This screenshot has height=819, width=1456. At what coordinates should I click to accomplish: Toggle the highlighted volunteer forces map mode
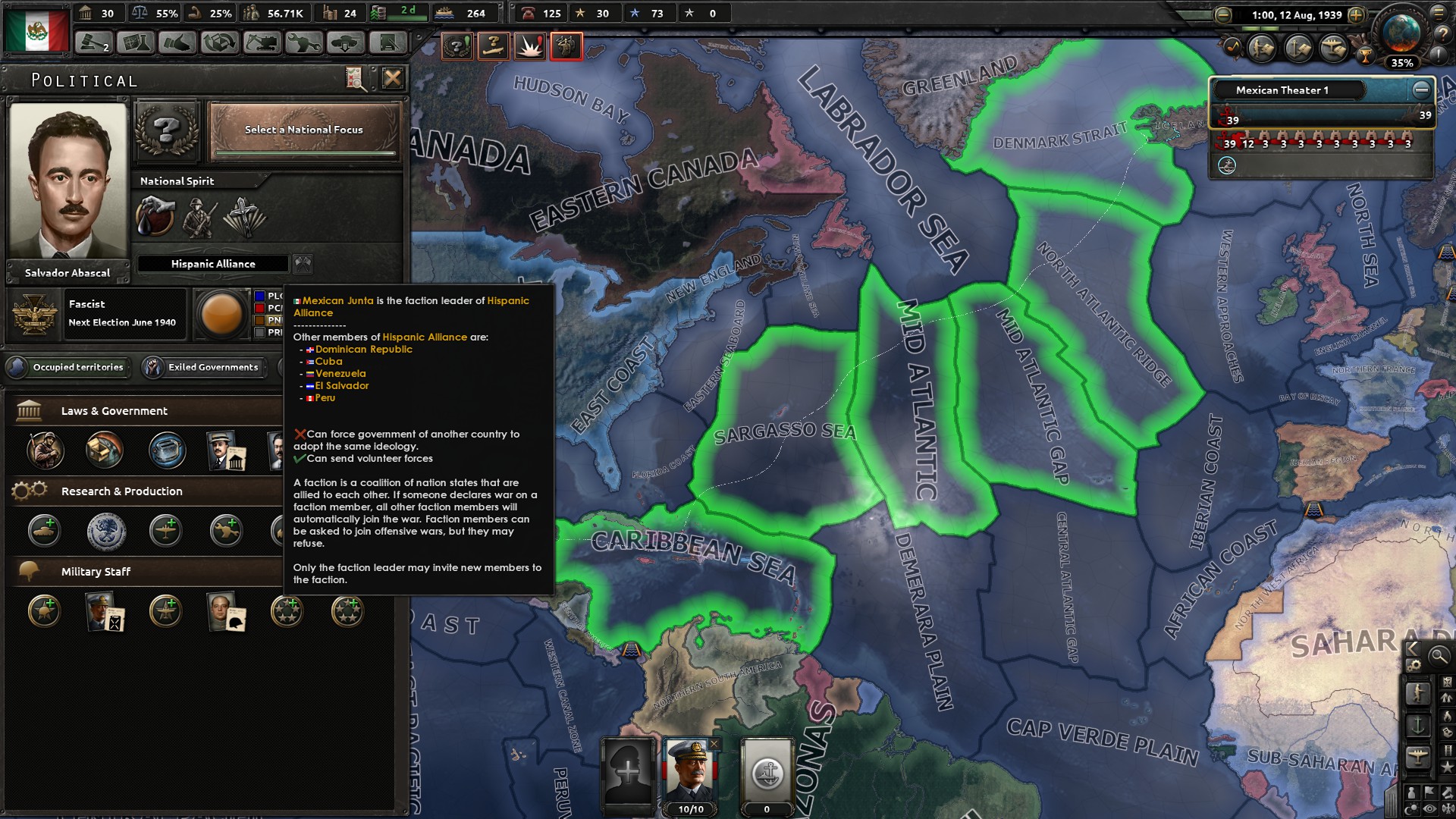pos(567,45)
